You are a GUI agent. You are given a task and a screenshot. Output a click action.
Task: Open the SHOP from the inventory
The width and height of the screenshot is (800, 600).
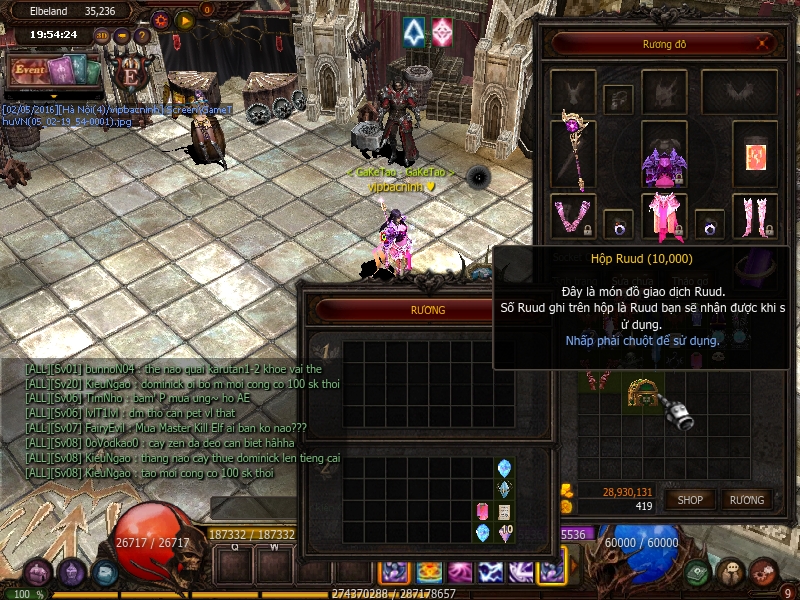pyautogui.click(x=691, y=499)
